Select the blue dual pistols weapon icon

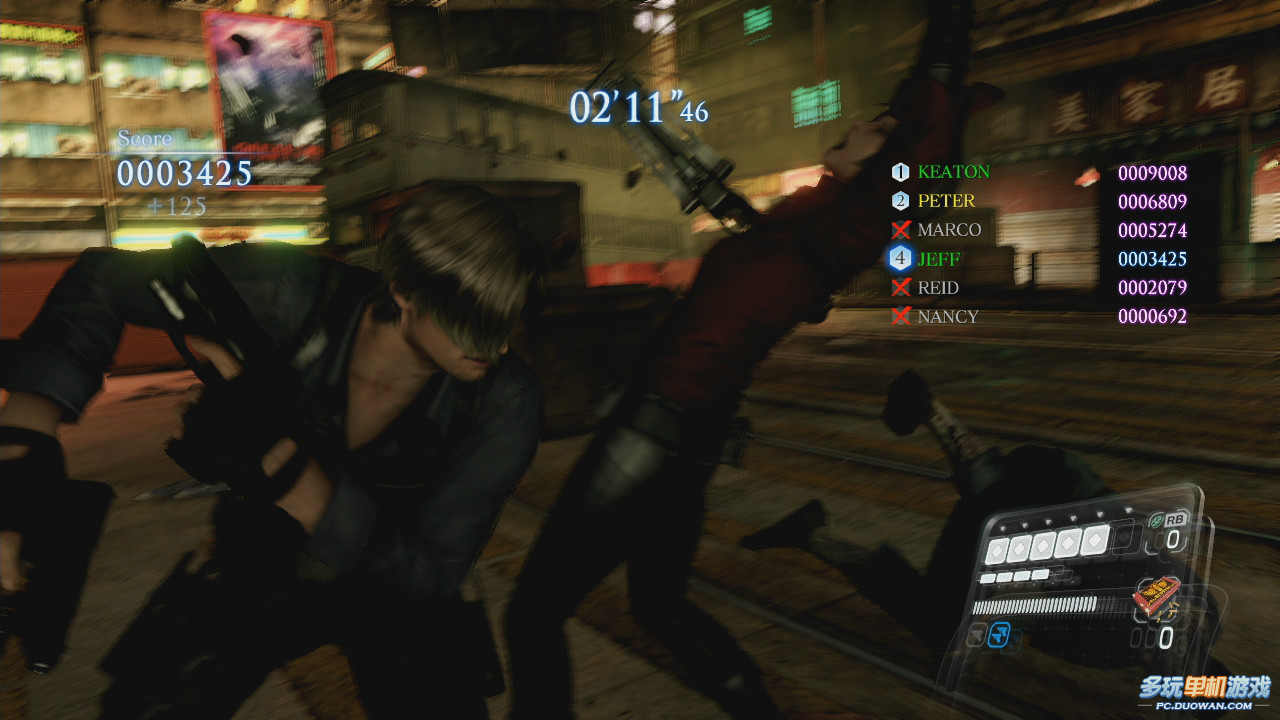(x=999, y=634)
